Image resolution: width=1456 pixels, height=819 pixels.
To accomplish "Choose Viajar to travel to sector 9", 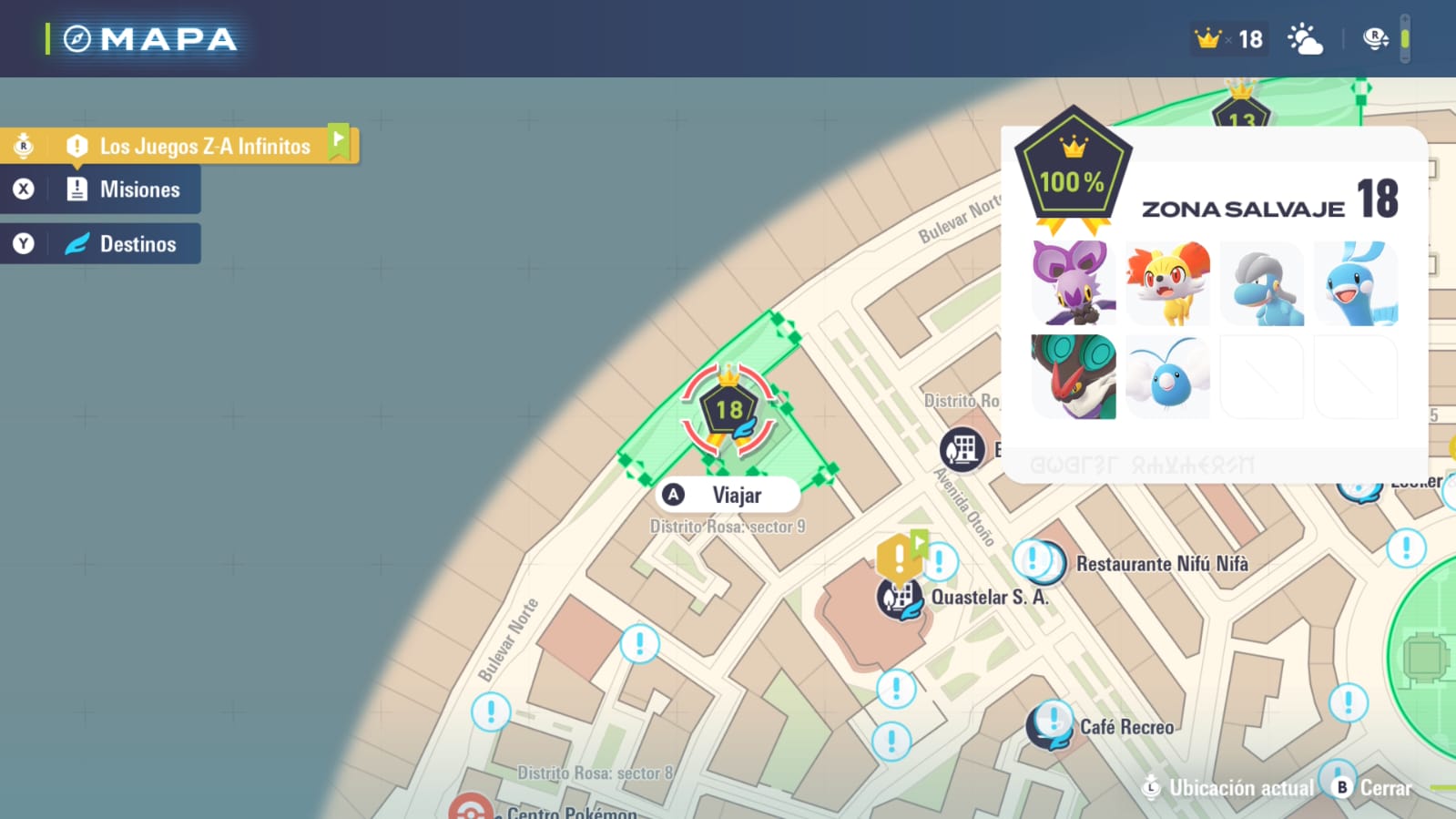I will (x=727, y=495).
